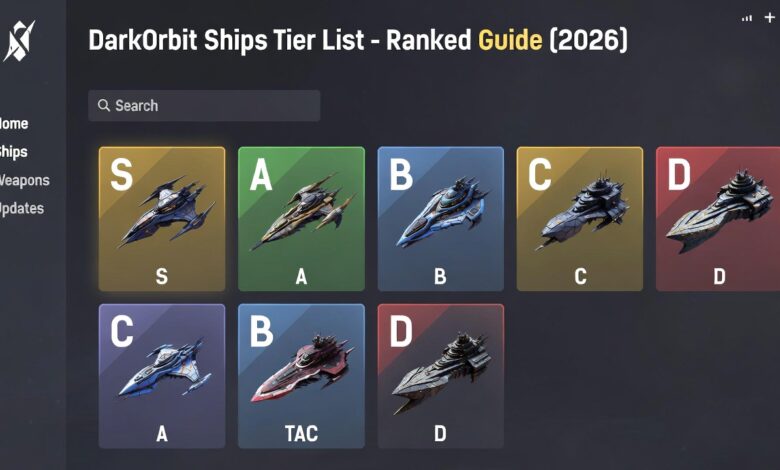The width and height of the screenshot is (780, 470).
Task: Pick the gold C-tier ship labeled C
Action: 579,219
